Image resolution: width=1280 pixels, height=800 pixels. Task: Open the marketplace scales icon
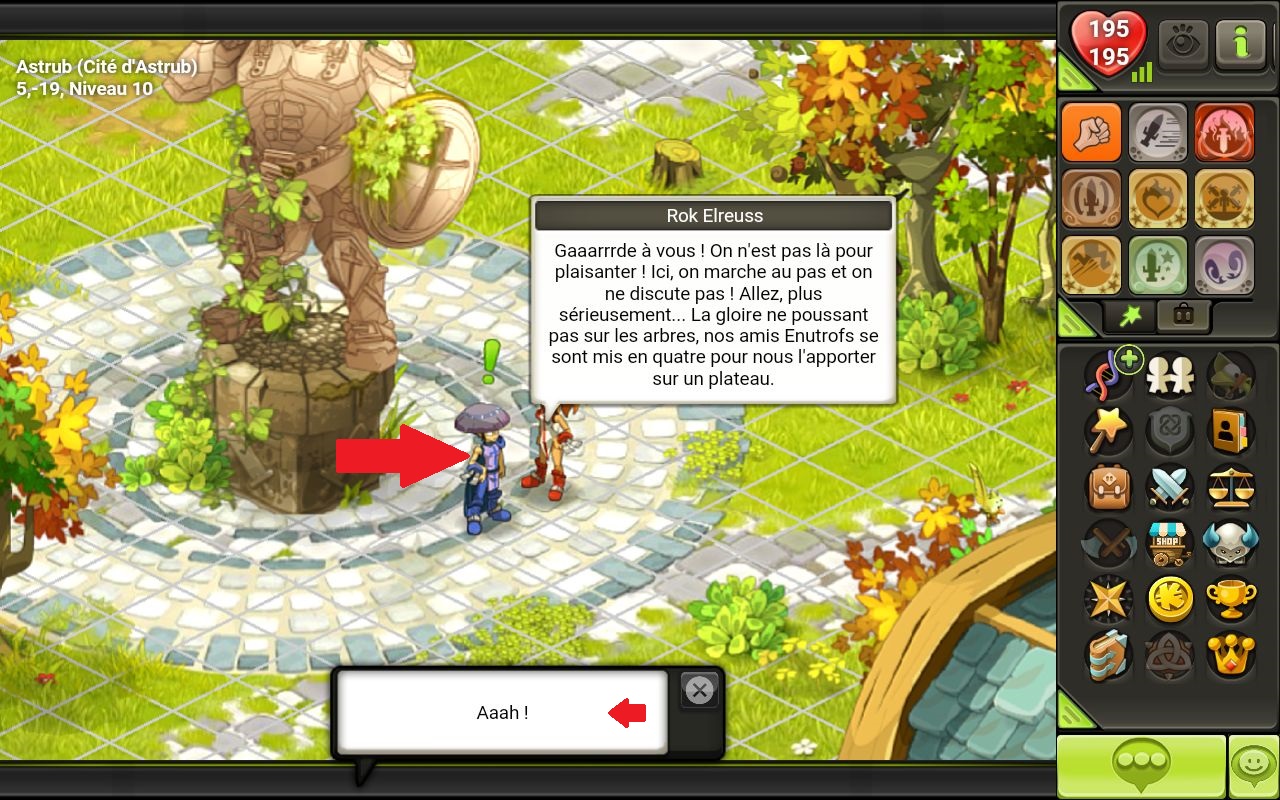1229,487
